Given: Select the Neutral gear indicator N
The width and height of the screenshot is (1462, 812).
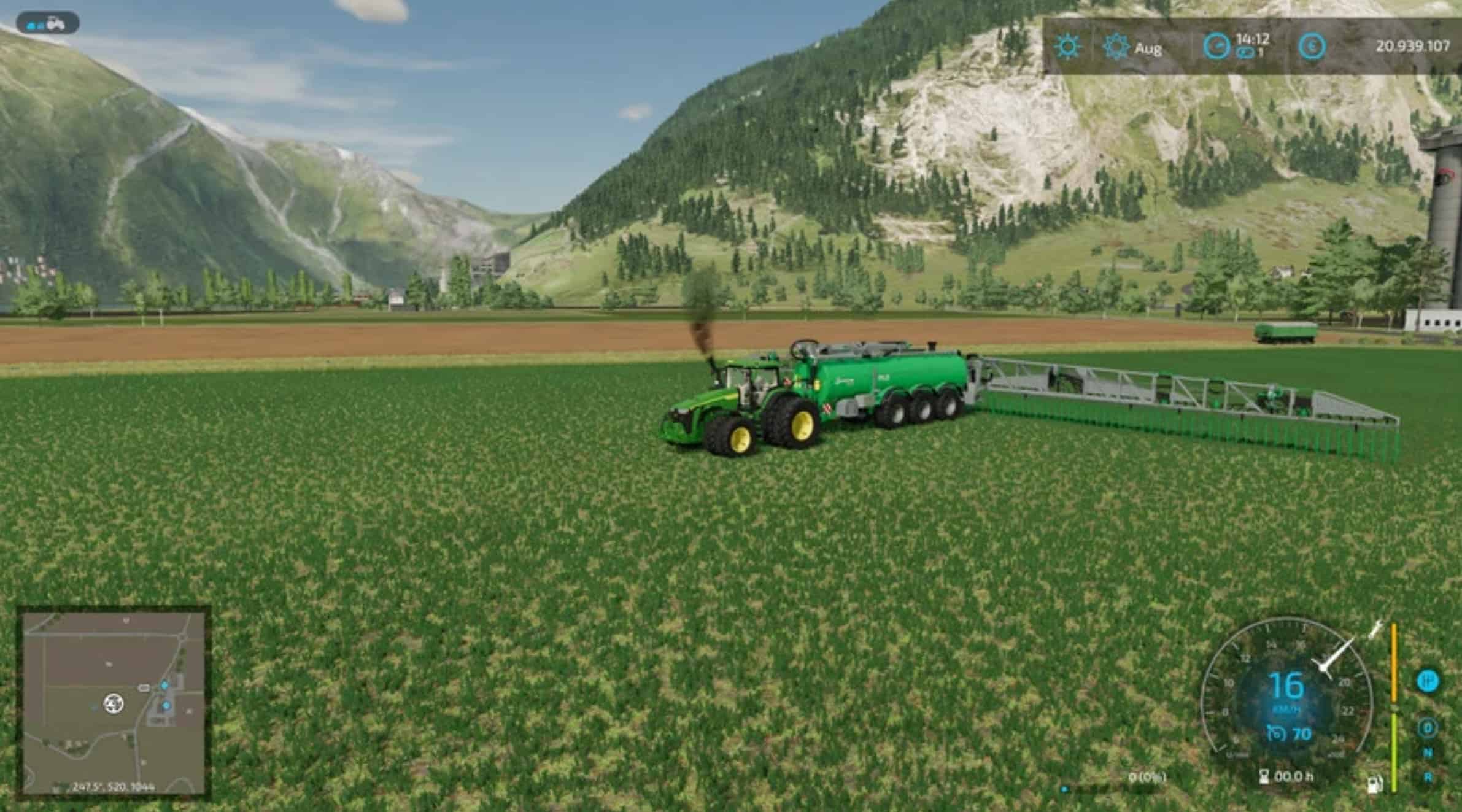Looking at the screenshot, I should tap(1428, 753).
